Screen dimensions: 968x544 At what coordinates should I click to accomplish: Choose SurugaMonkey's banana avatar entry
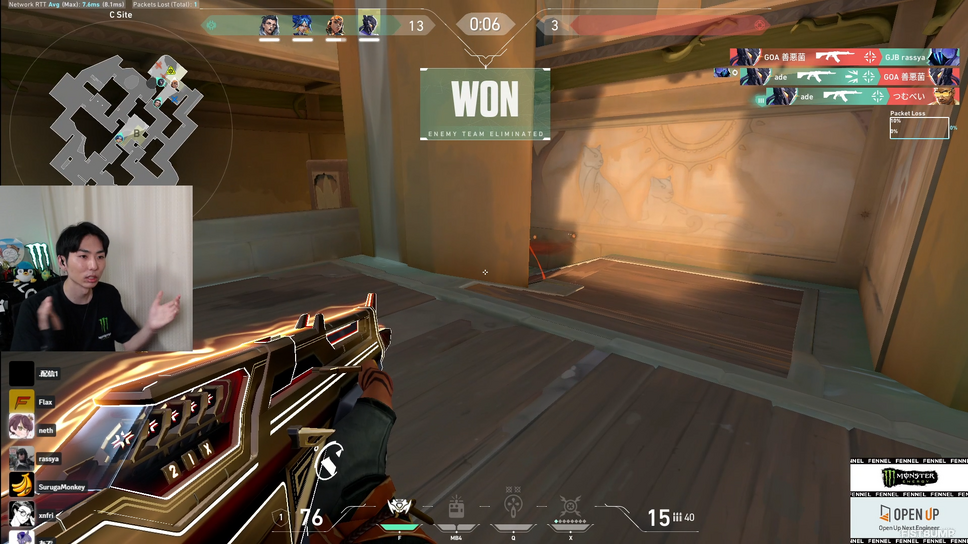[22, 487]
